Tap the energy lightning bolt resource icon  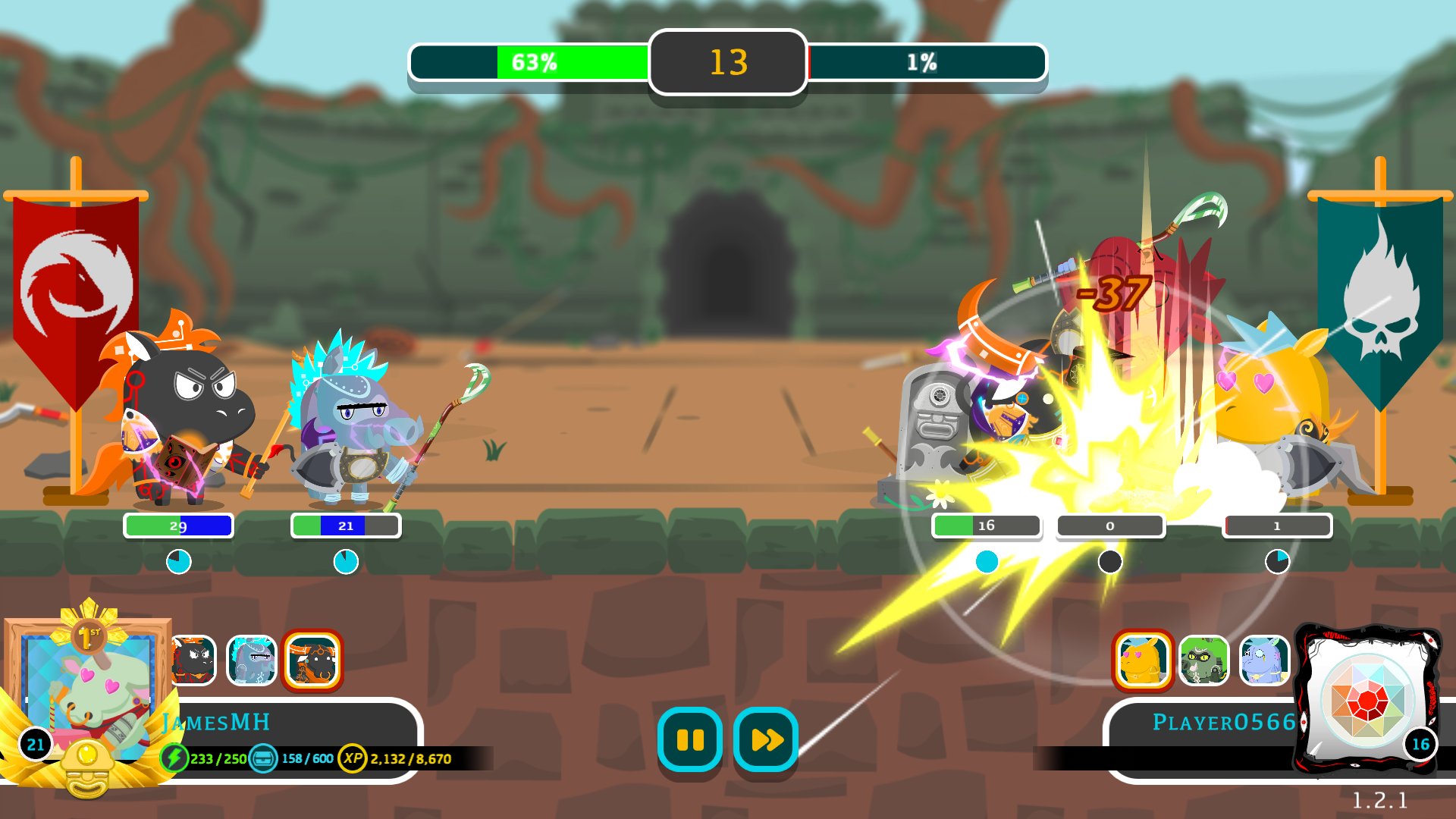pyautogui.click(x=176, y=757)
